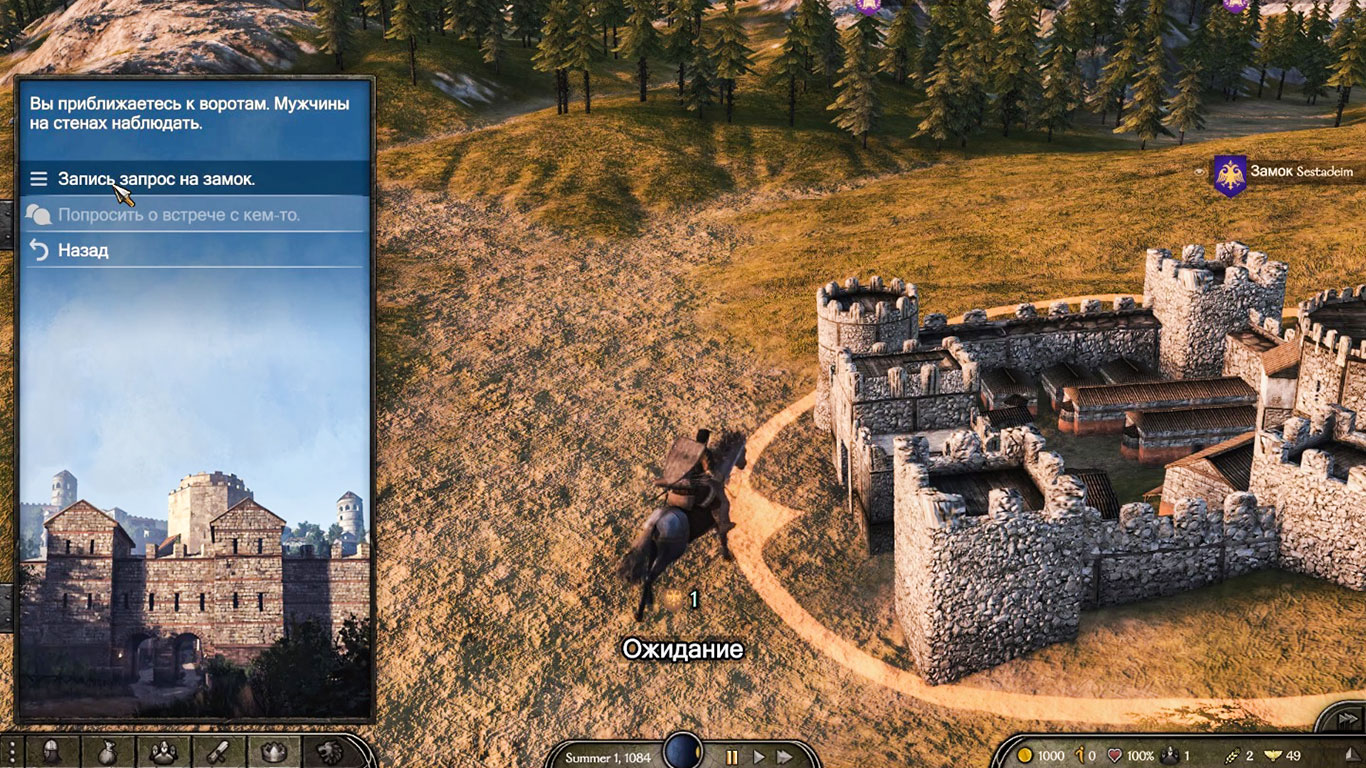Click the troop count icon showing 1
The image size is (1366, 768).
[1168, 755]
